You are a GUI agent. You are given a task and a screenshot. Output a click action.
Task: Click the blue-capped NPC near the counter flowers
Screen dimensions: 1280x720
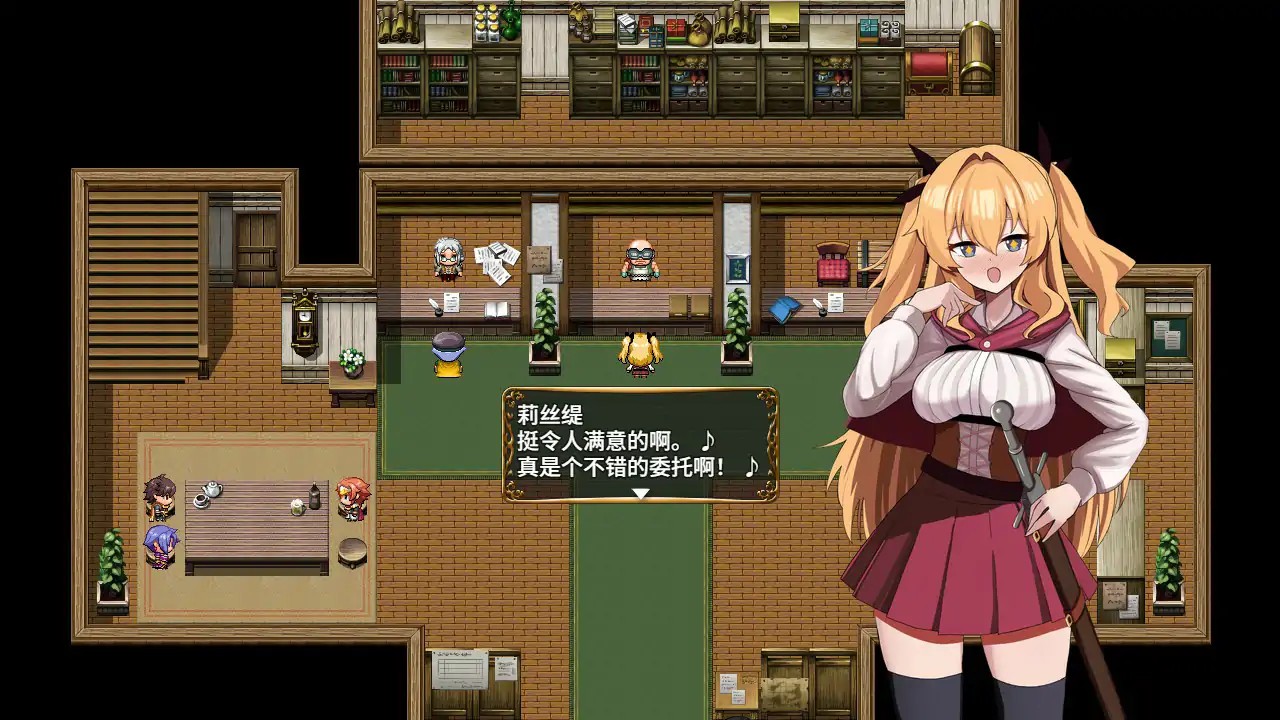click(x=447, y=360)
